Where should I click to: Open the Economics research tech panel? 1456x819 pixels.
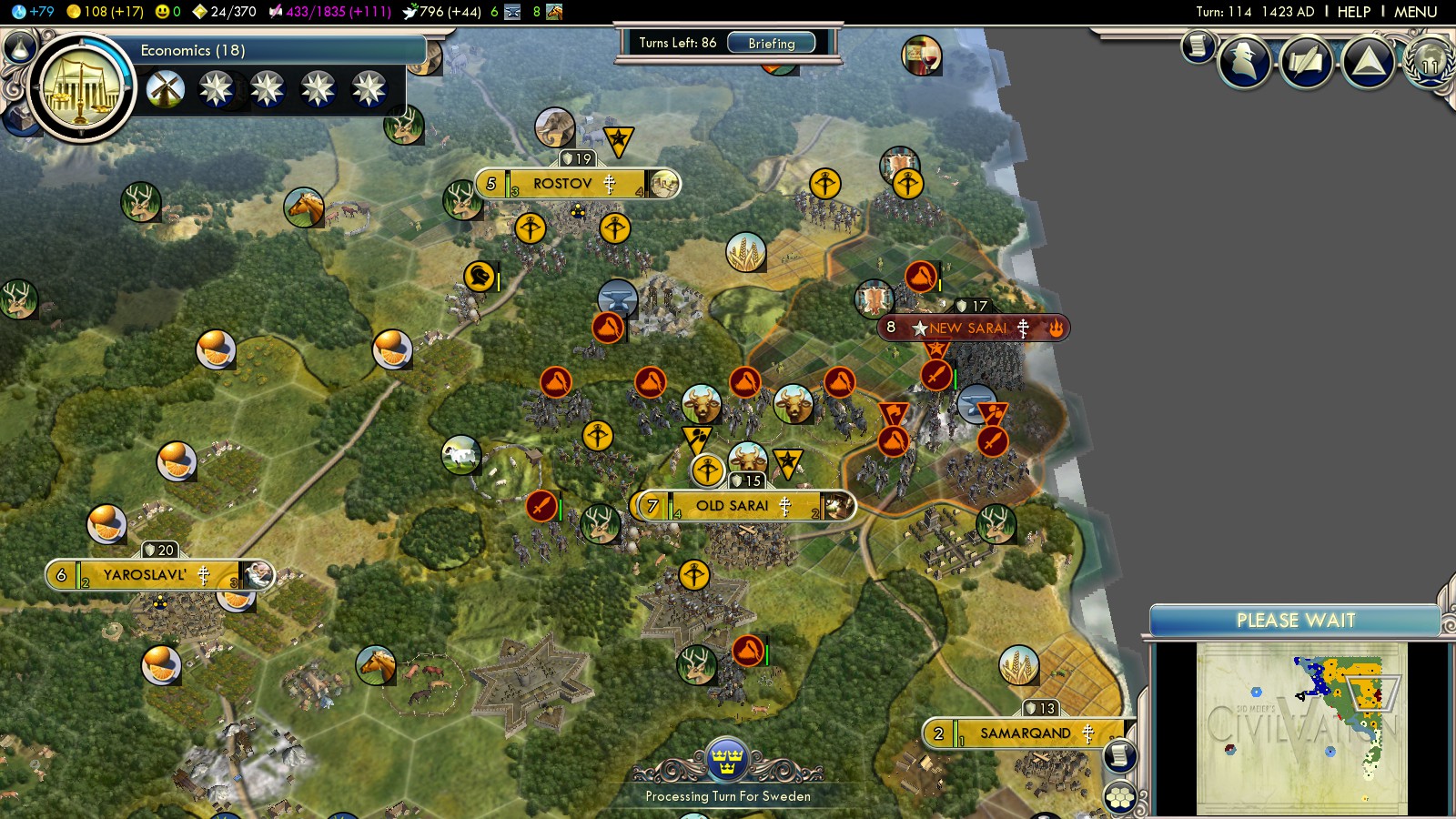[82, 88]
